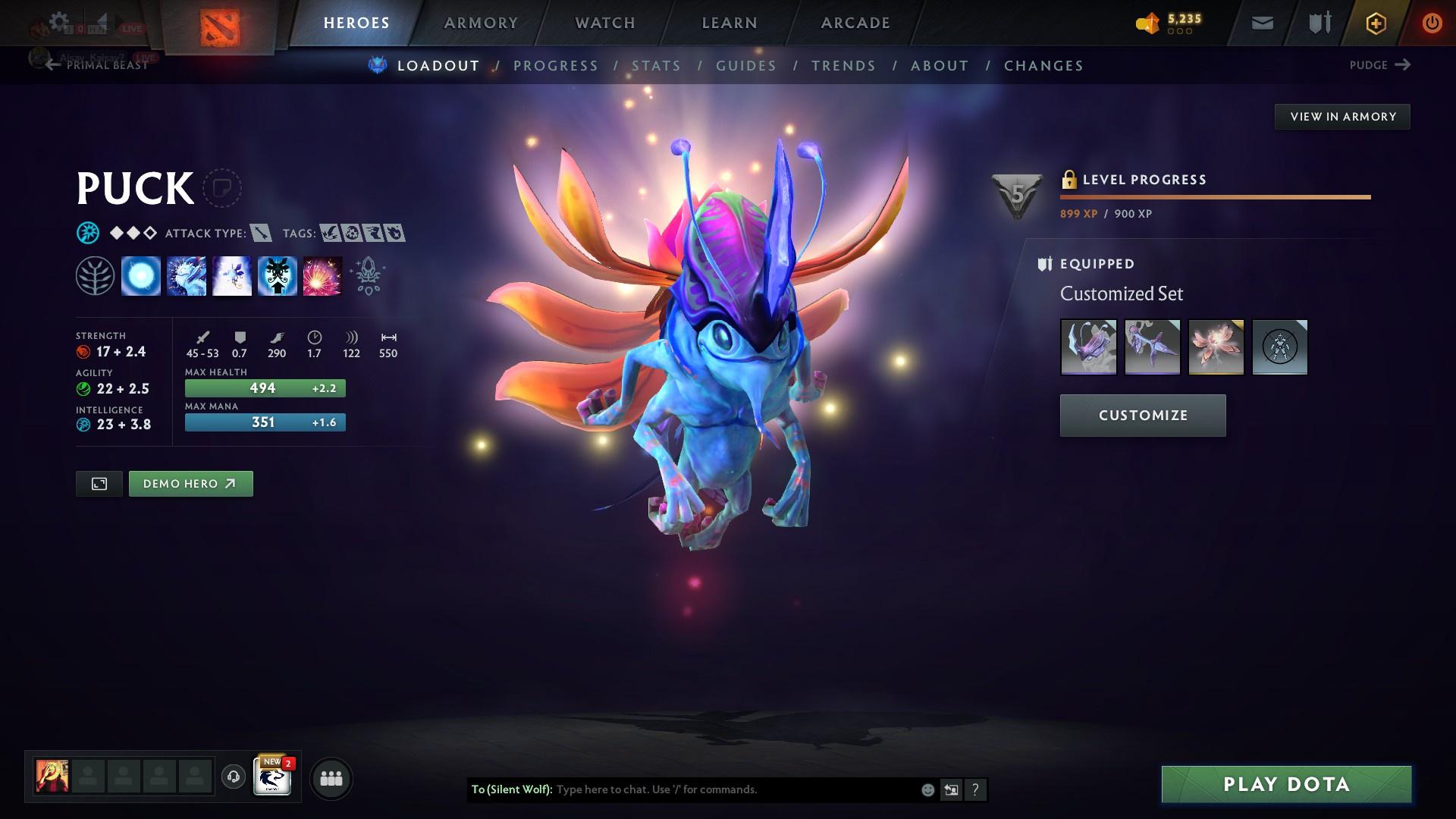Open the party finder people icon at the bottom
This screenshot has width=1456, height=819.
[330, 777]
